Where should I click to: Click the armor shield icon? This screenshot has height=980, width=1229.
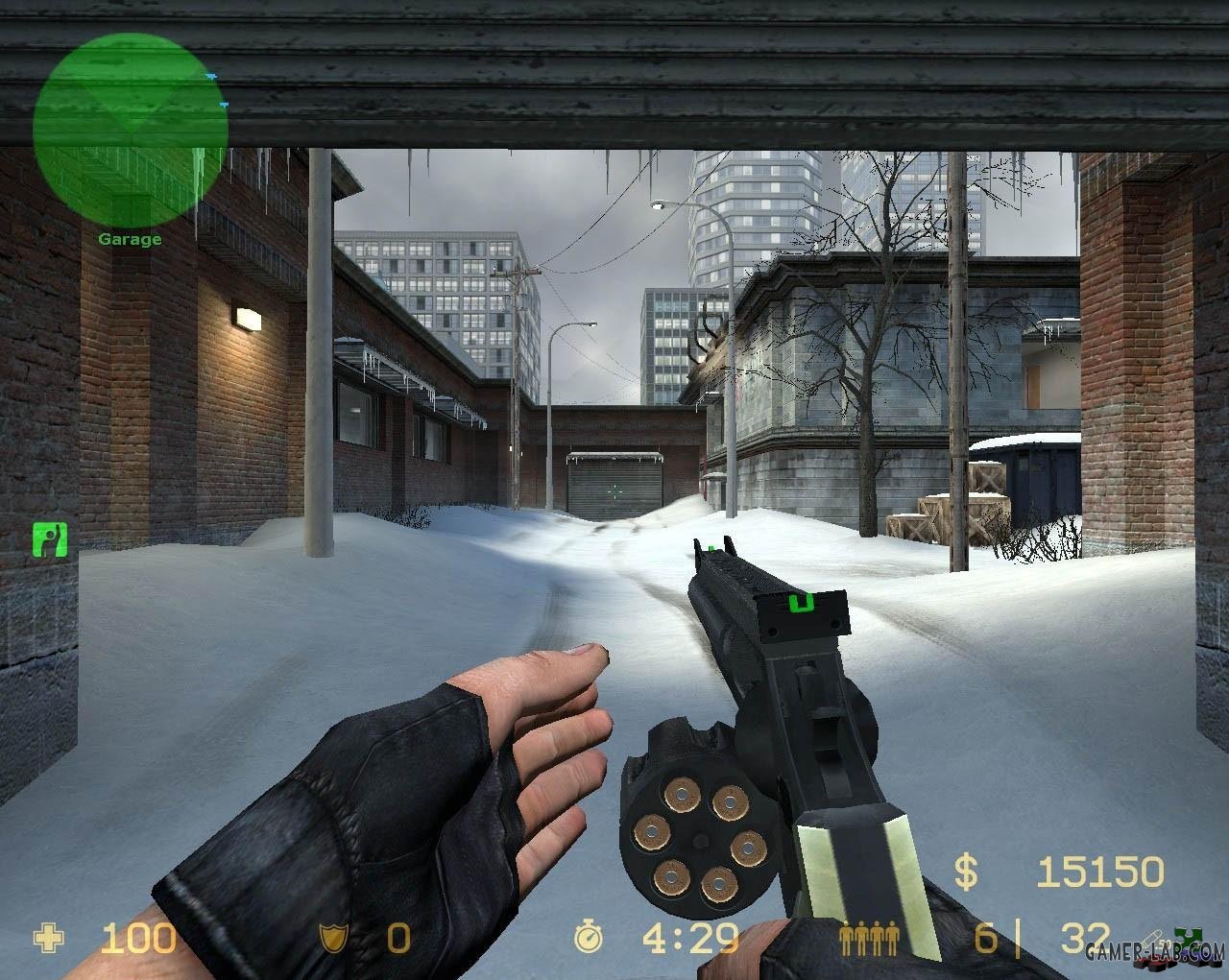tap(334, 938)
